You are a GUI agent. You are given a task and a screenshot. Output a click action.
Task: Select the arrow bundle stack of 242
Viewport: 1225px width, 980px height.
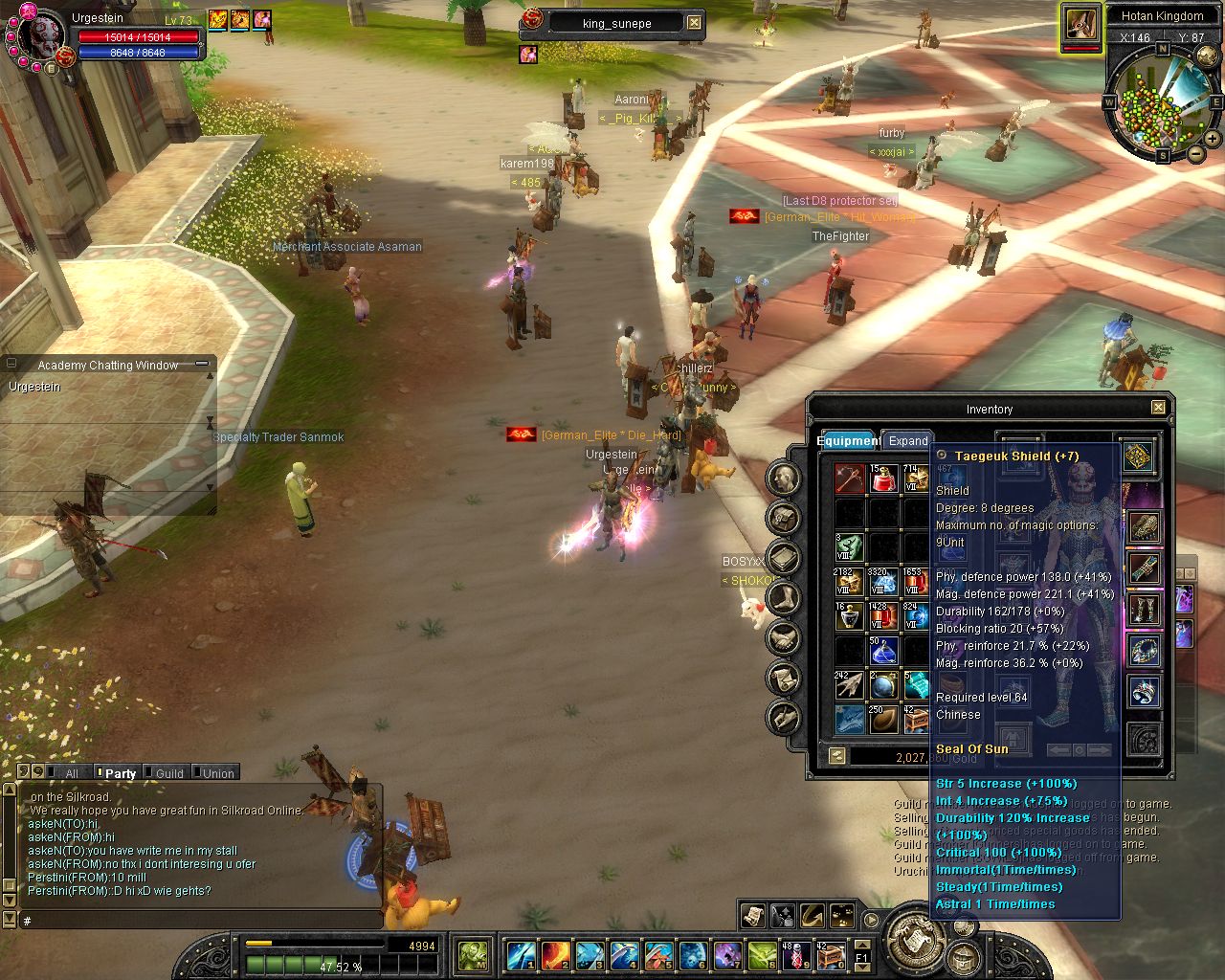pyautogui.click(x=849, y=684)
